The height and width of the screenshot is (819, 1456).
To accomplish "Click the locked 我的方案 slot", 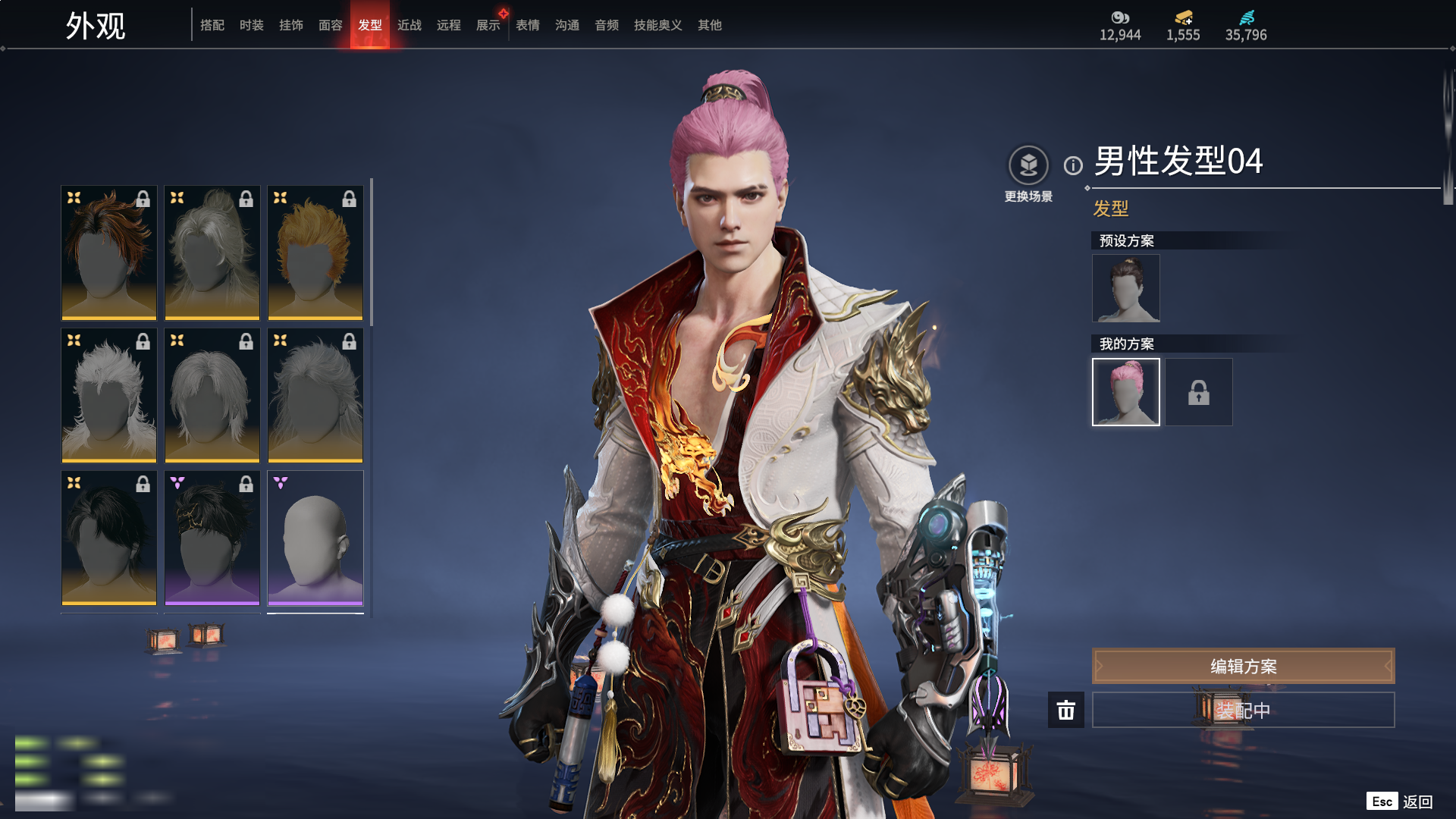I will (x=1198, y=392).
